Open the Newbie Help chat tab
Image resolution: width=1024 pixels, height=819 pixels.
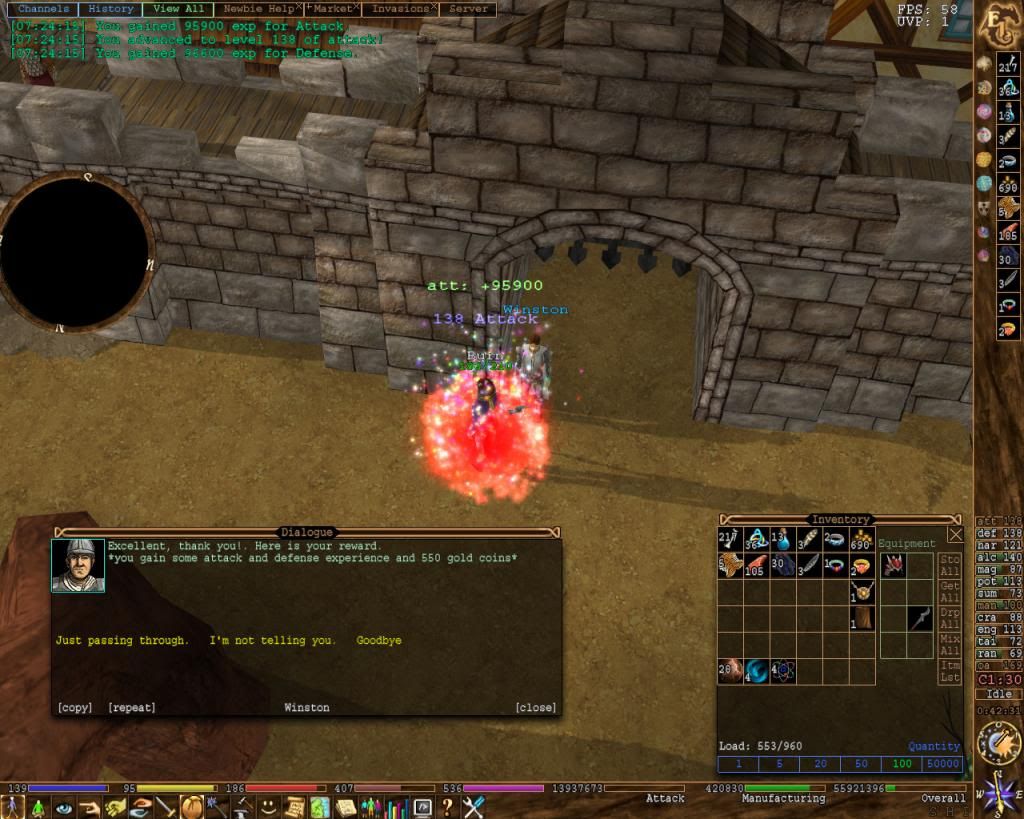(257, 9)
